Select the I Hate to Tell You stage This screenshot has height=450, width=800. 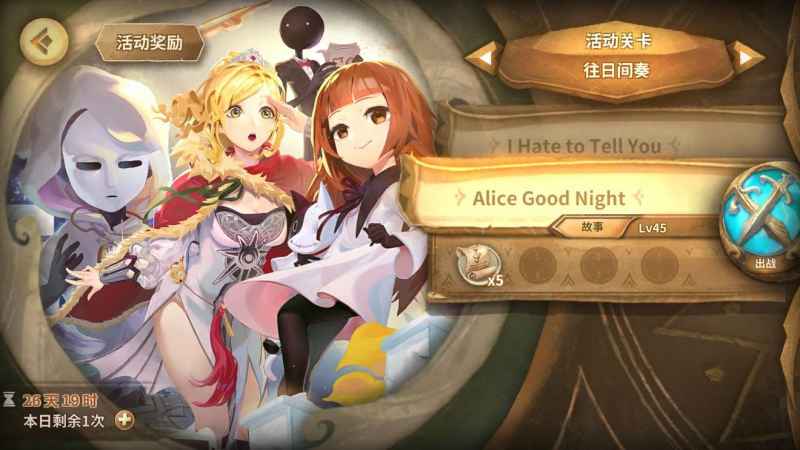click(x=583, y=146)
